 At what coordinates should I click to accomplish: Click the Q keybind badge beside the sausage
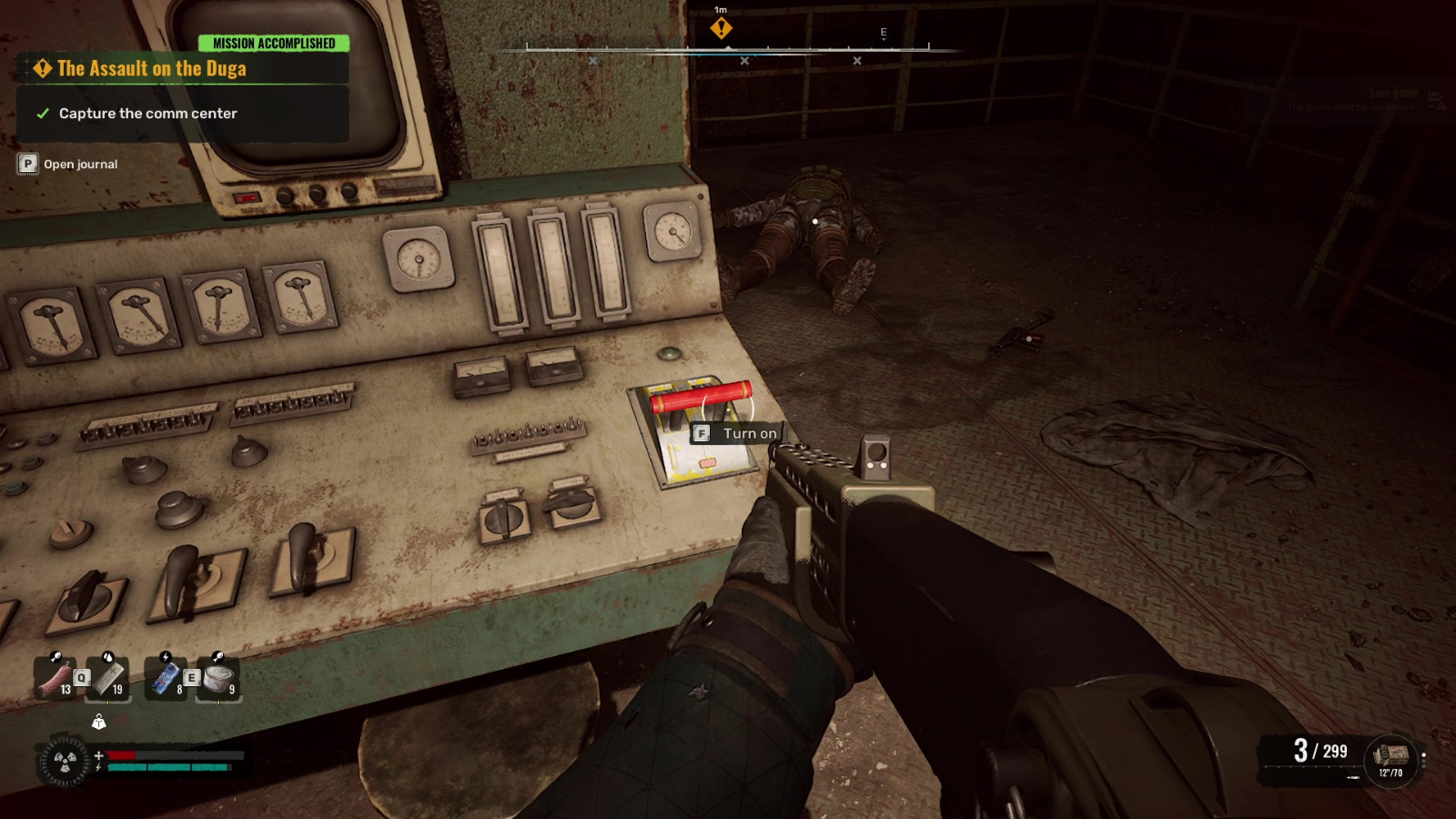tap(83, 677)
